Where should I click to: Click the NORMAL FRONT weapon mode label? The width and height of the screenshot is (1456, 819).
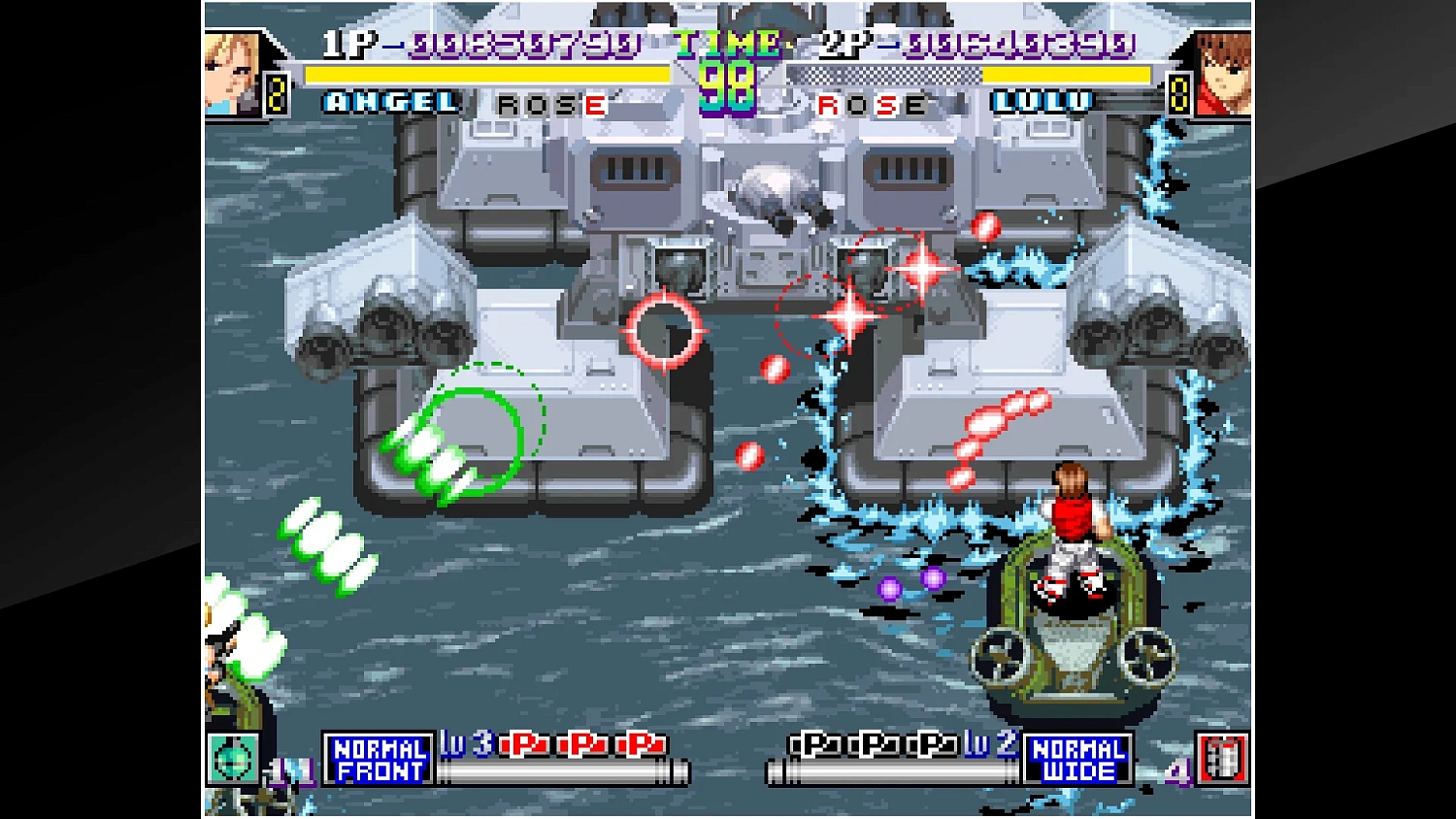(x=378, y=758)
